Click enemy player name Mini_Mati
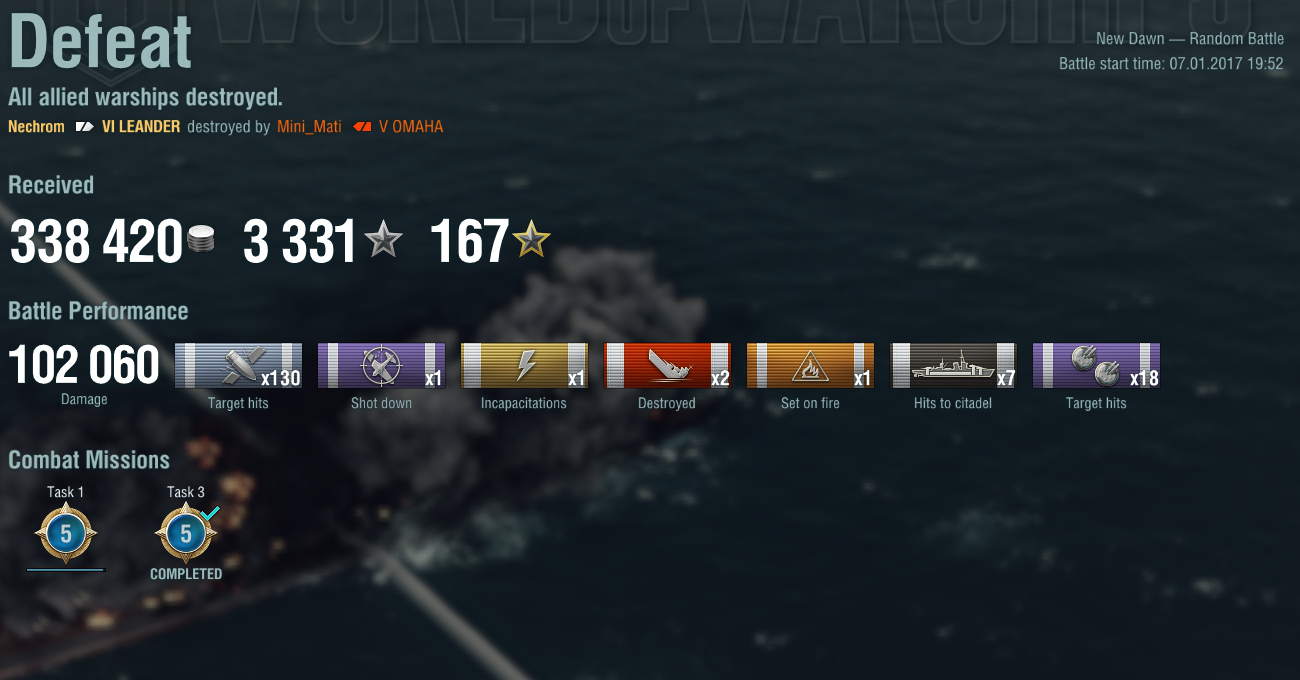1300x680 pixels. coord(309,127)
